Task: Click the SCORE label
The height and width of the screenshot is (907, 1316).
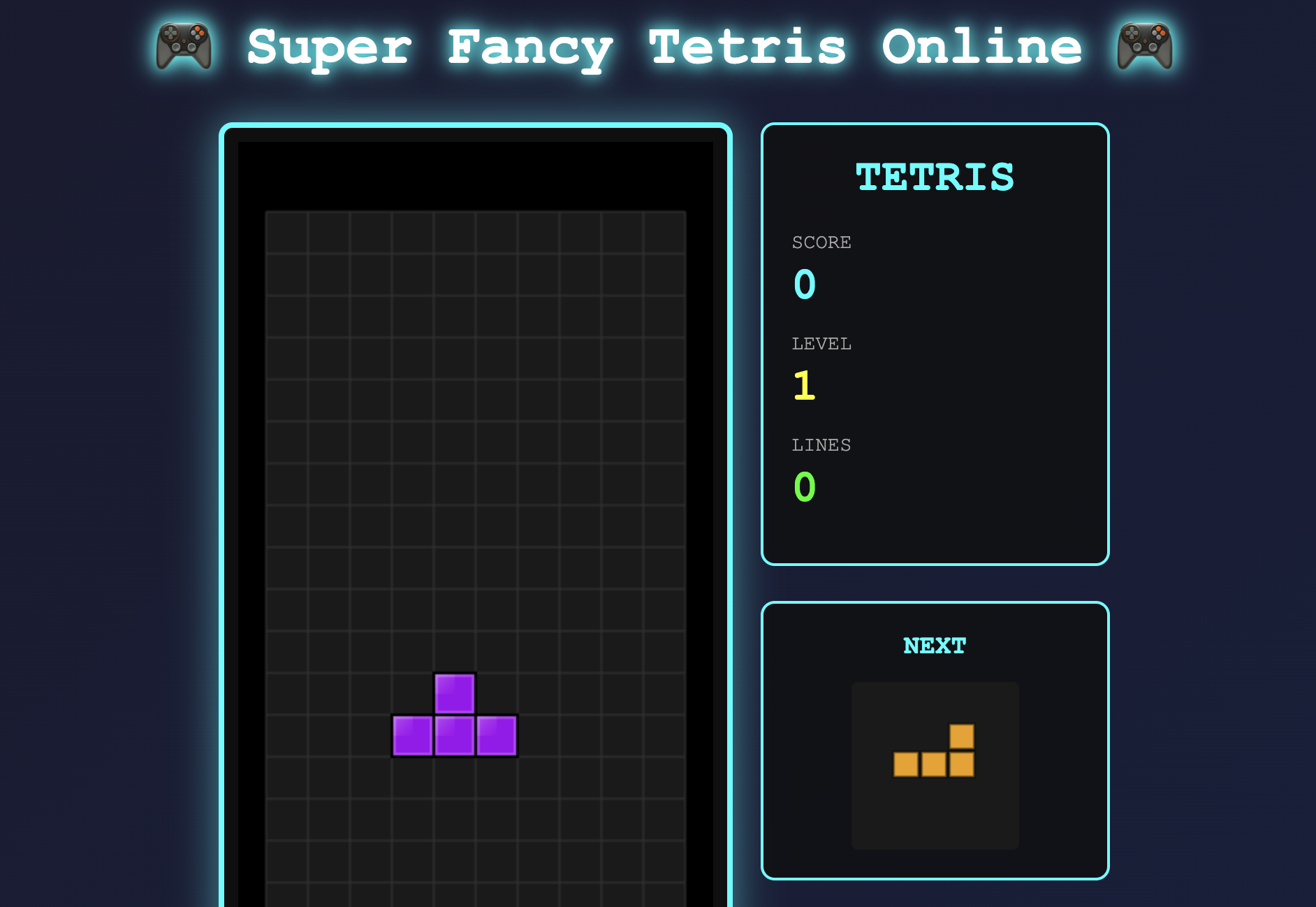Action: 821,242
